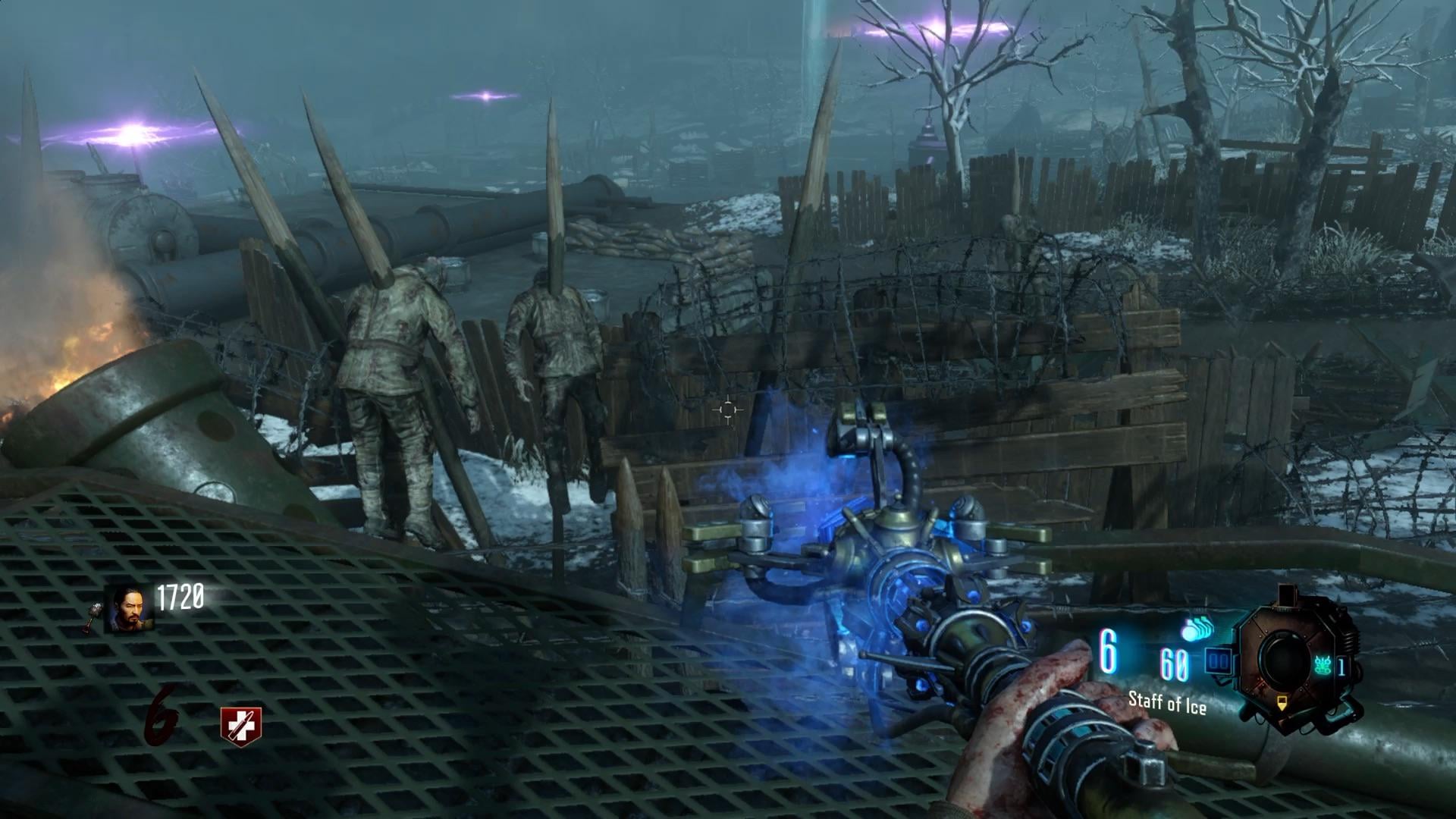Select the Juggernog perk icon
This screenshot has width=1456, height=819.
(x=240, y=726)
